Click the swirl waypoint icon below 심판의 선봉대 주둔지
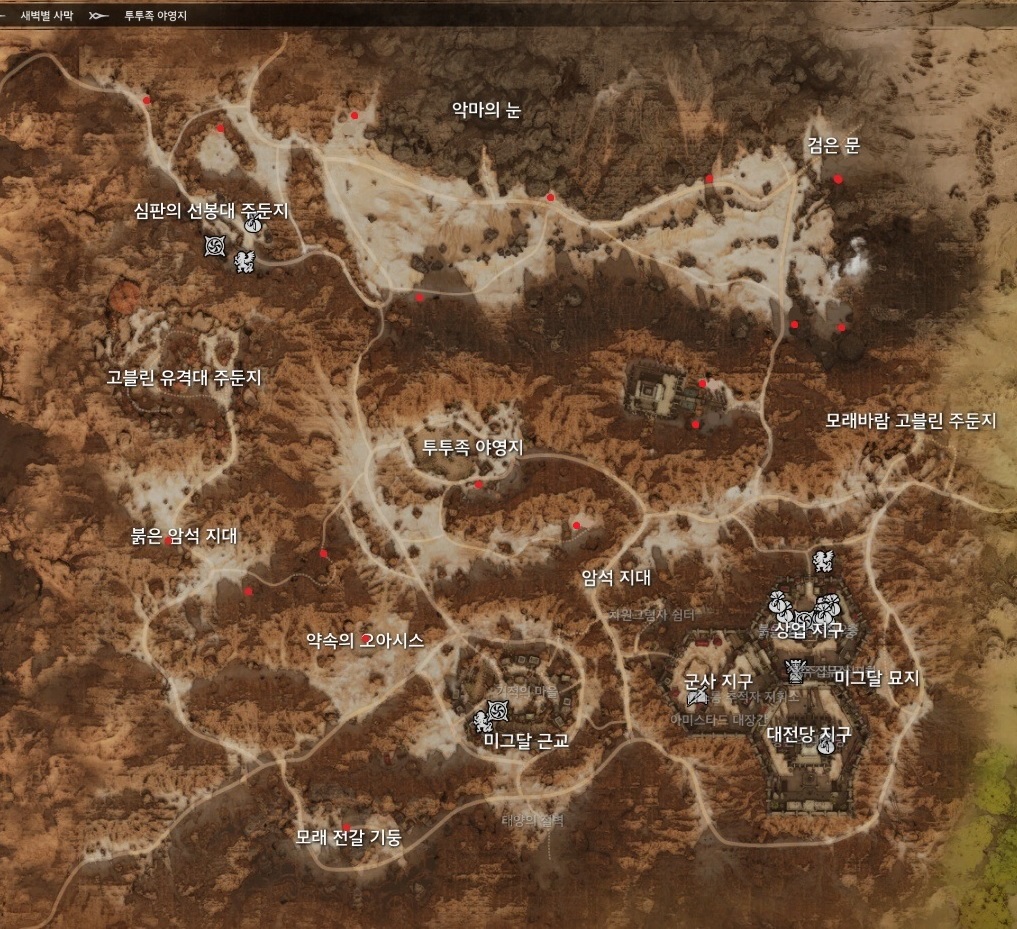 215,246
